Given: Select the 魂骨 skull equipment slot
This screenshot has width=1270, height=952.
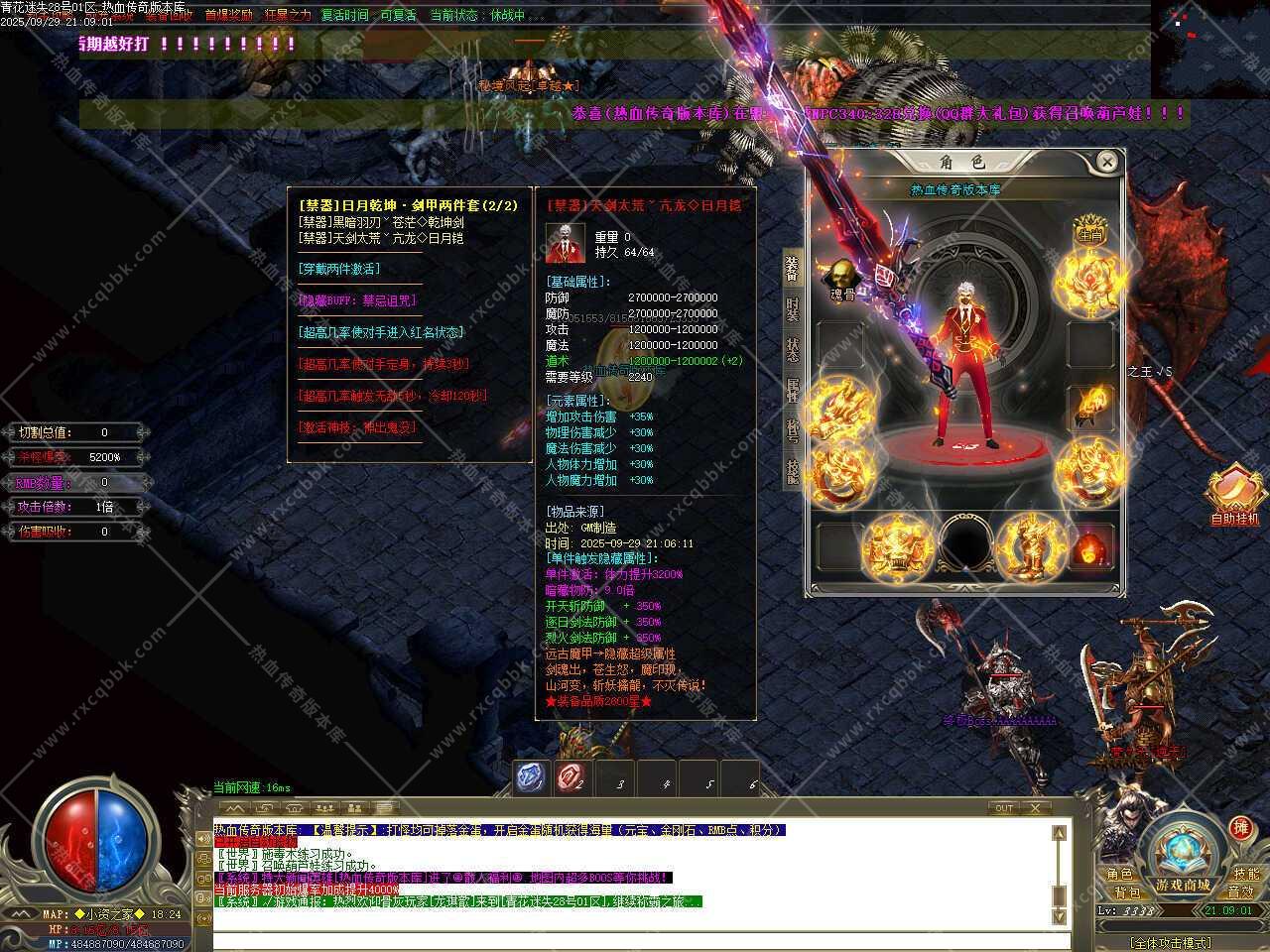Looking at the screenshot, I should click(841, 279).
